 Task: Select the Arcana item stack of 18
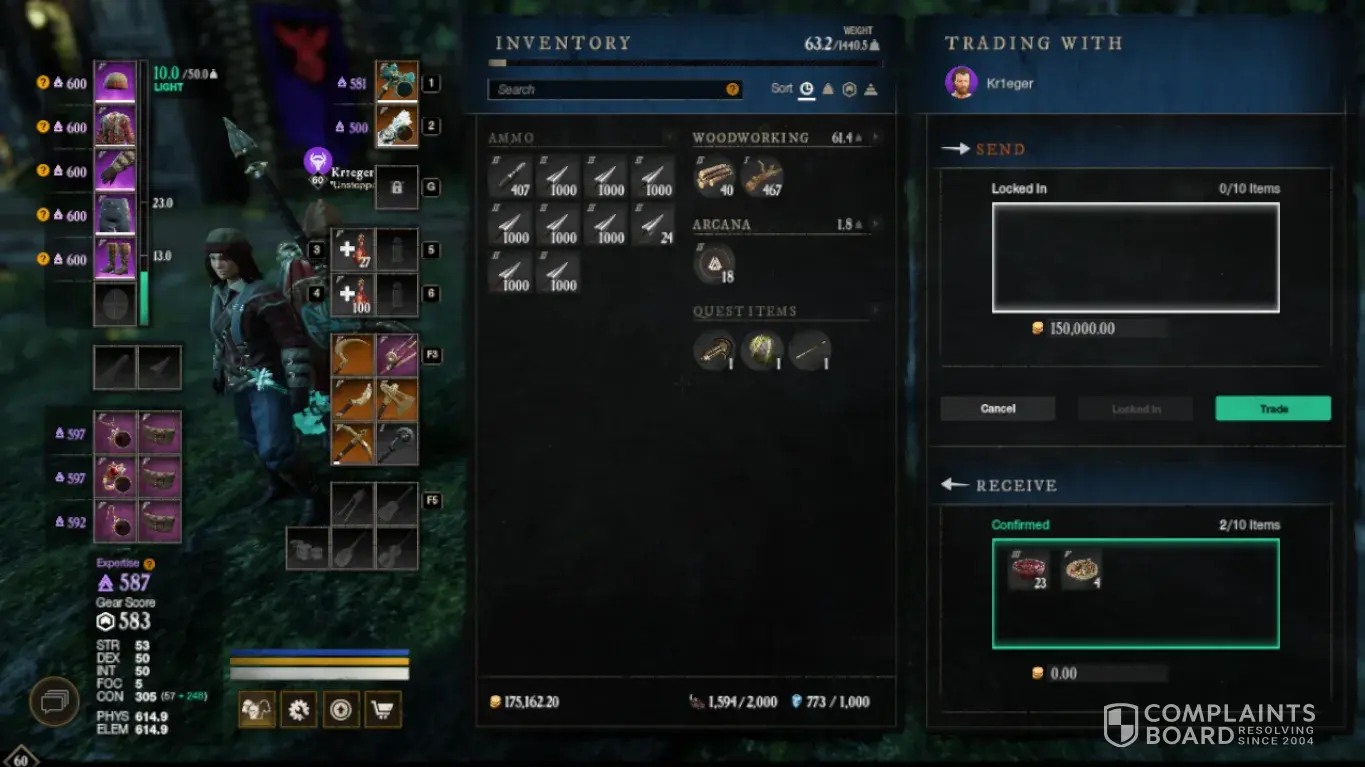pyautogui.click(x=714, y=264)
